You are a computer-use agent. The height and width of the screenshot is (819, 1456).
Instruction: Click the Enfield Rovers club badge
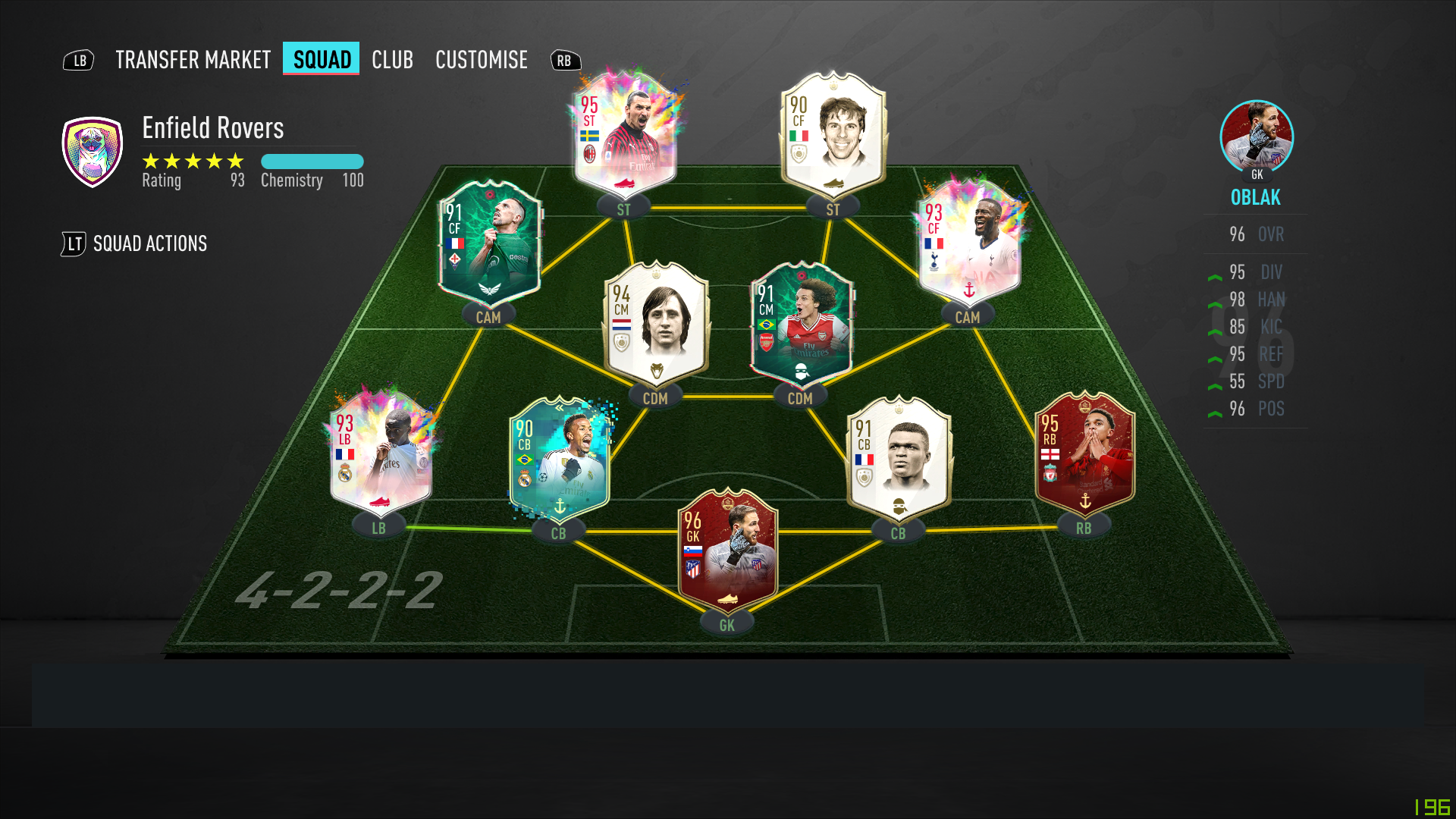93,152
